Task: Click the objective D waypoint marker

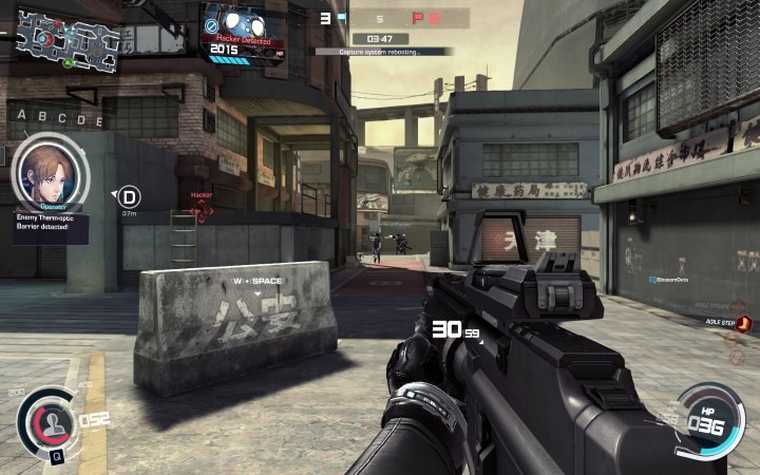Action: [130, 196]
